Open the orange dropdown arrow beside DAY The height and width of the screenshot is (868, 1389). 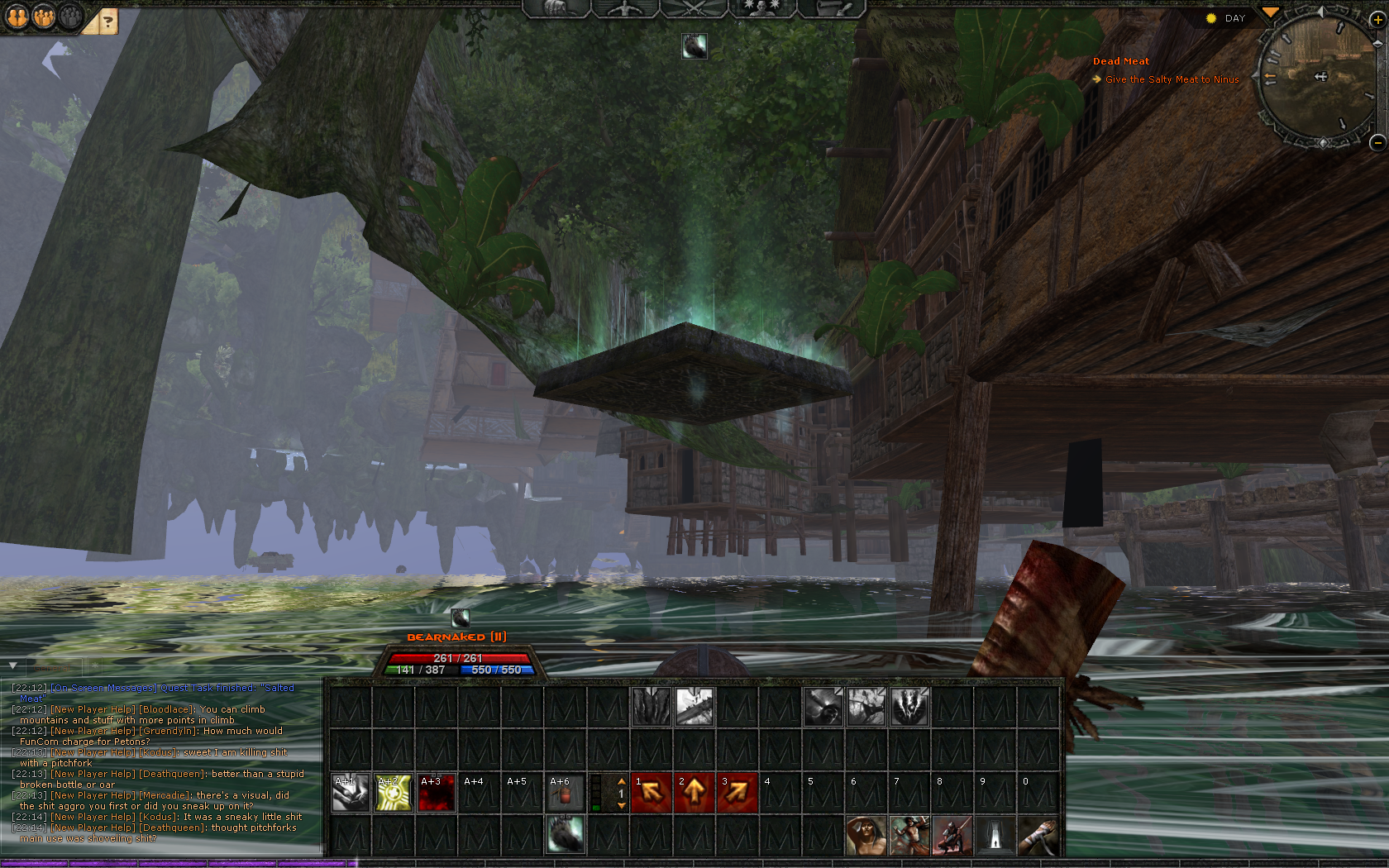[1270, 13]
